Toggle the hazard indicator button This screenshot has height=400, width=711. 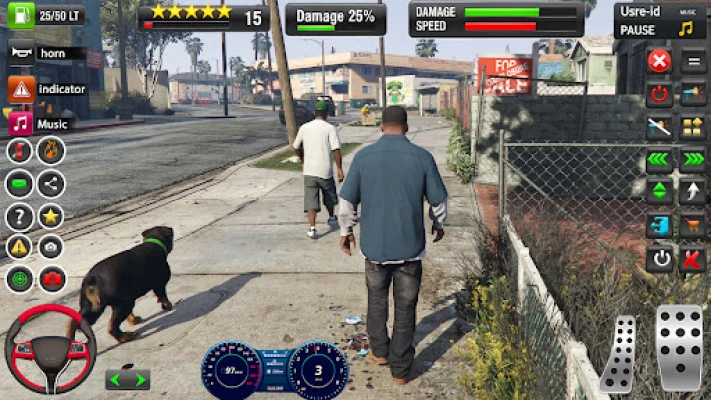tap(22, 89)
